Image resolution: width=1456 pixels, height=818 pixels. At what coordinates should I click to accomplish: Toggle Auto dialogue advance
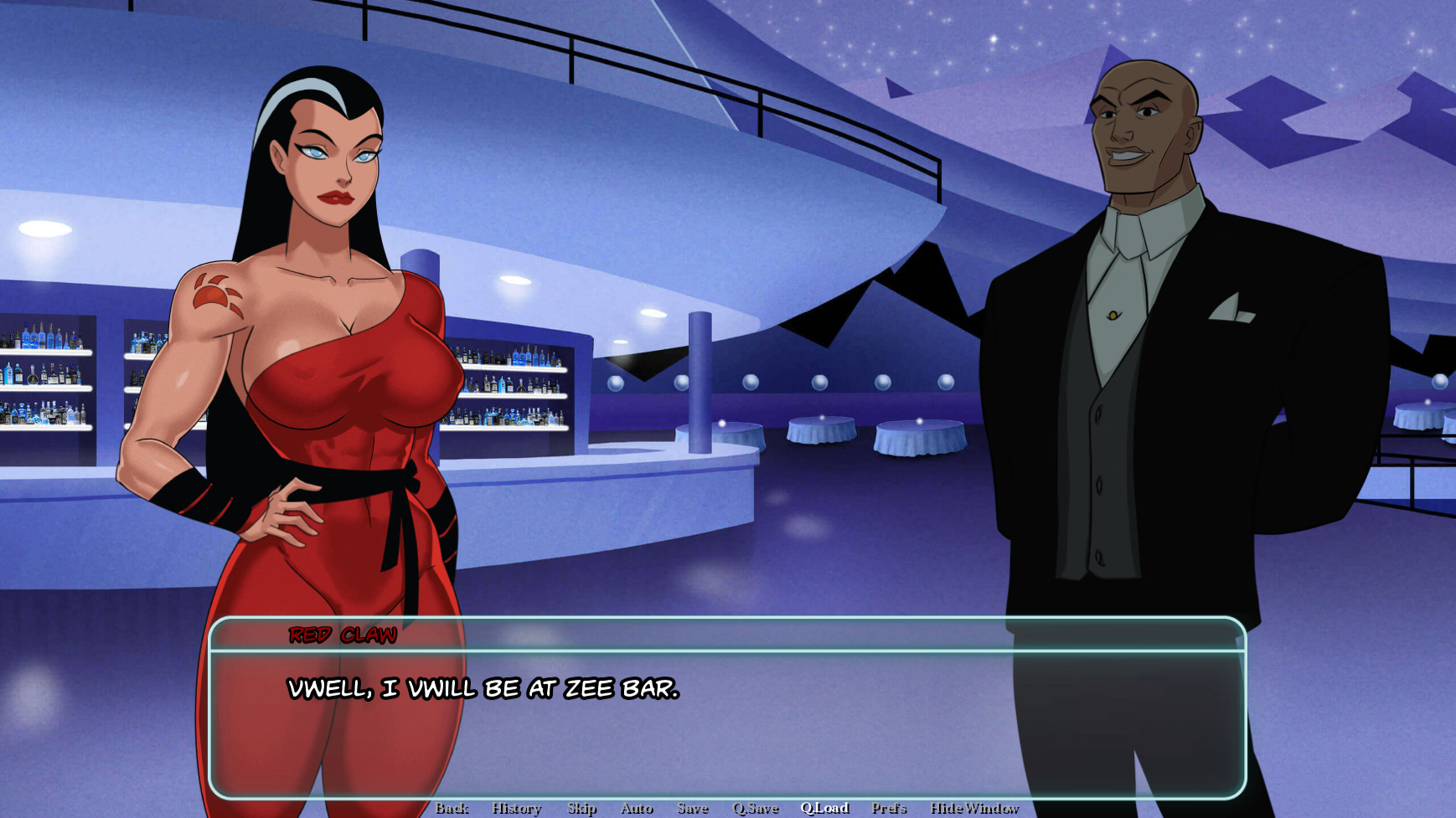pos(636,808)
